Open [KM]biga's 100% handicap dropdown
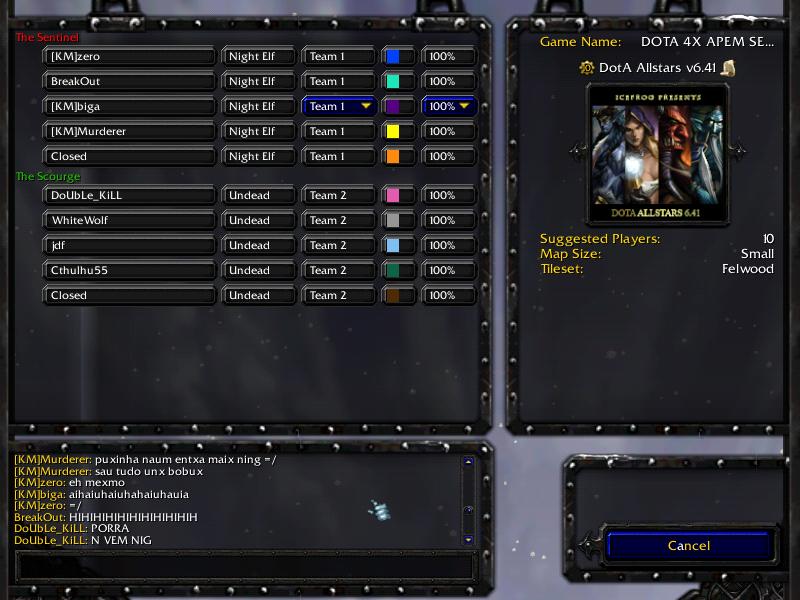This screenshot has height=600, width=800. (x=448, y=106)
